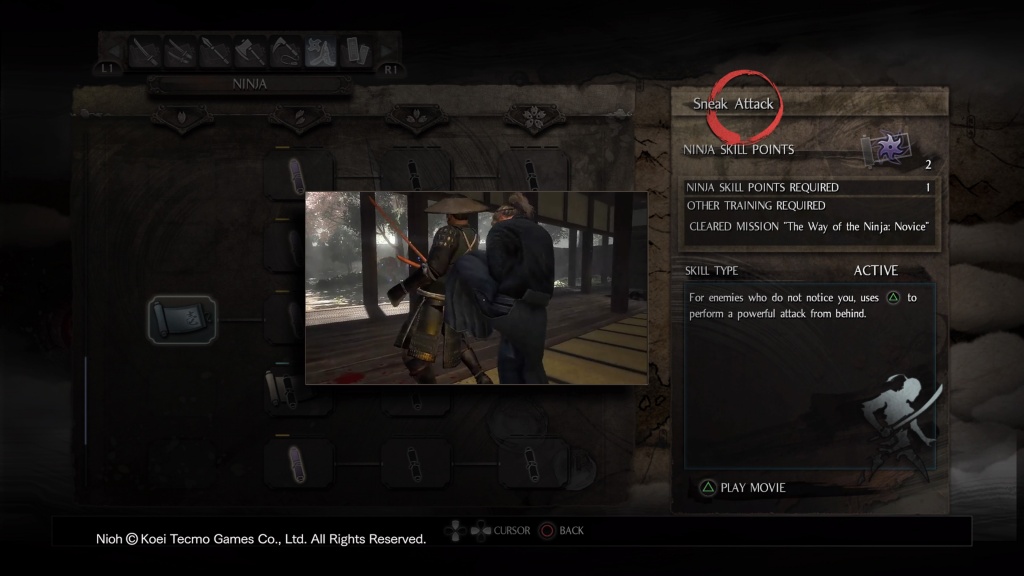Show the axe skill tab
Screen dimensions: 1024x576
pyautogui.click(x=249, y=52)
